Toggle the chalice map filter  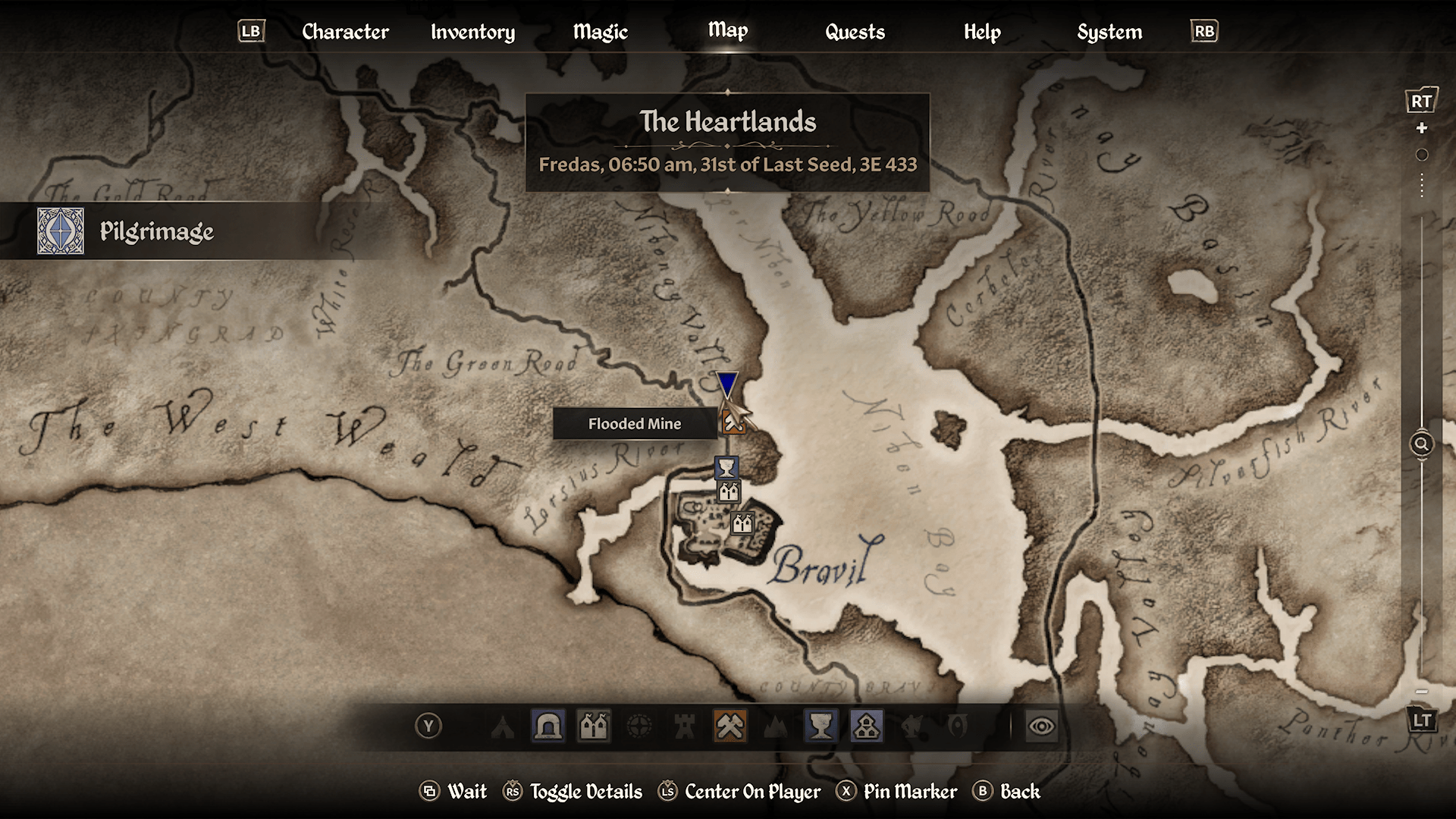point(821,726)
